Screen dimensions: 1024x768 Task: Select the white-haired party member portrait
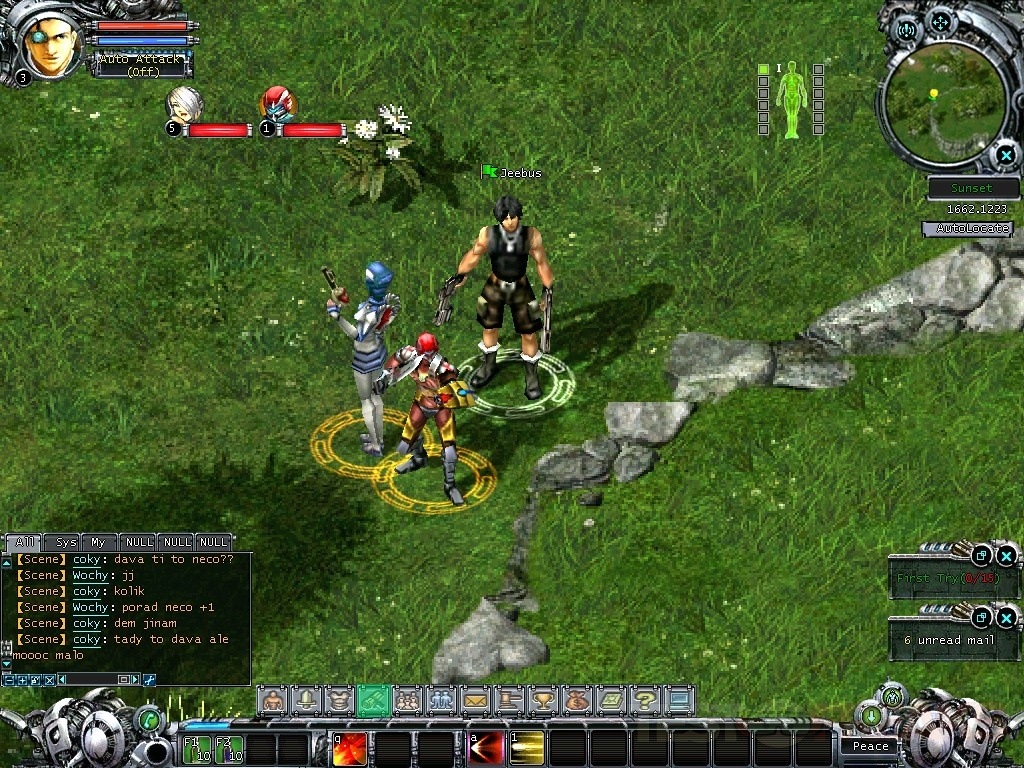185,104
